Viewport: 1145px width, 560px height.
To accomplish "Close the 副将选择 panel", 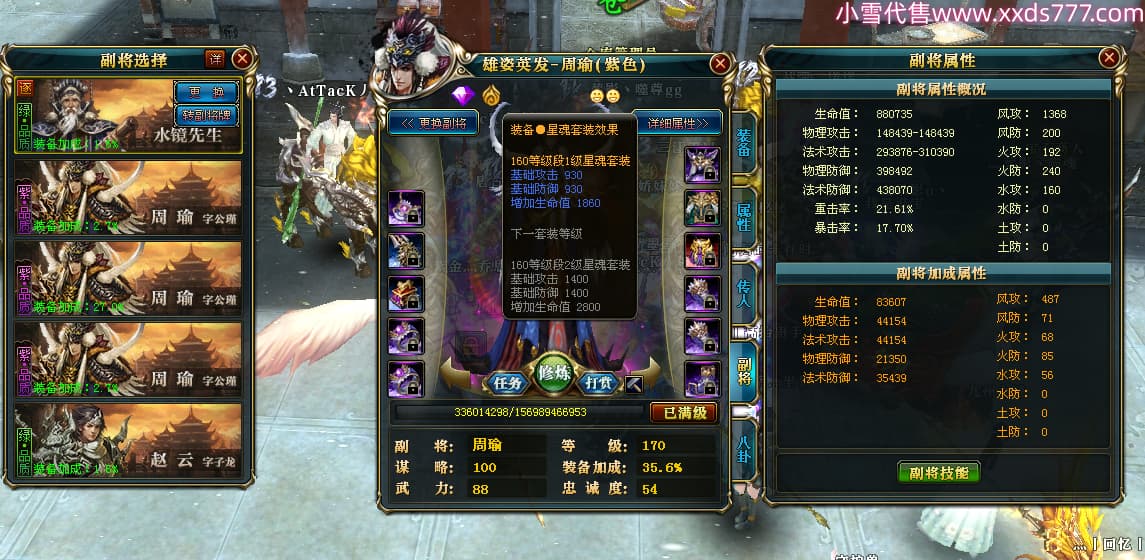I will click(x=242, y=59).
